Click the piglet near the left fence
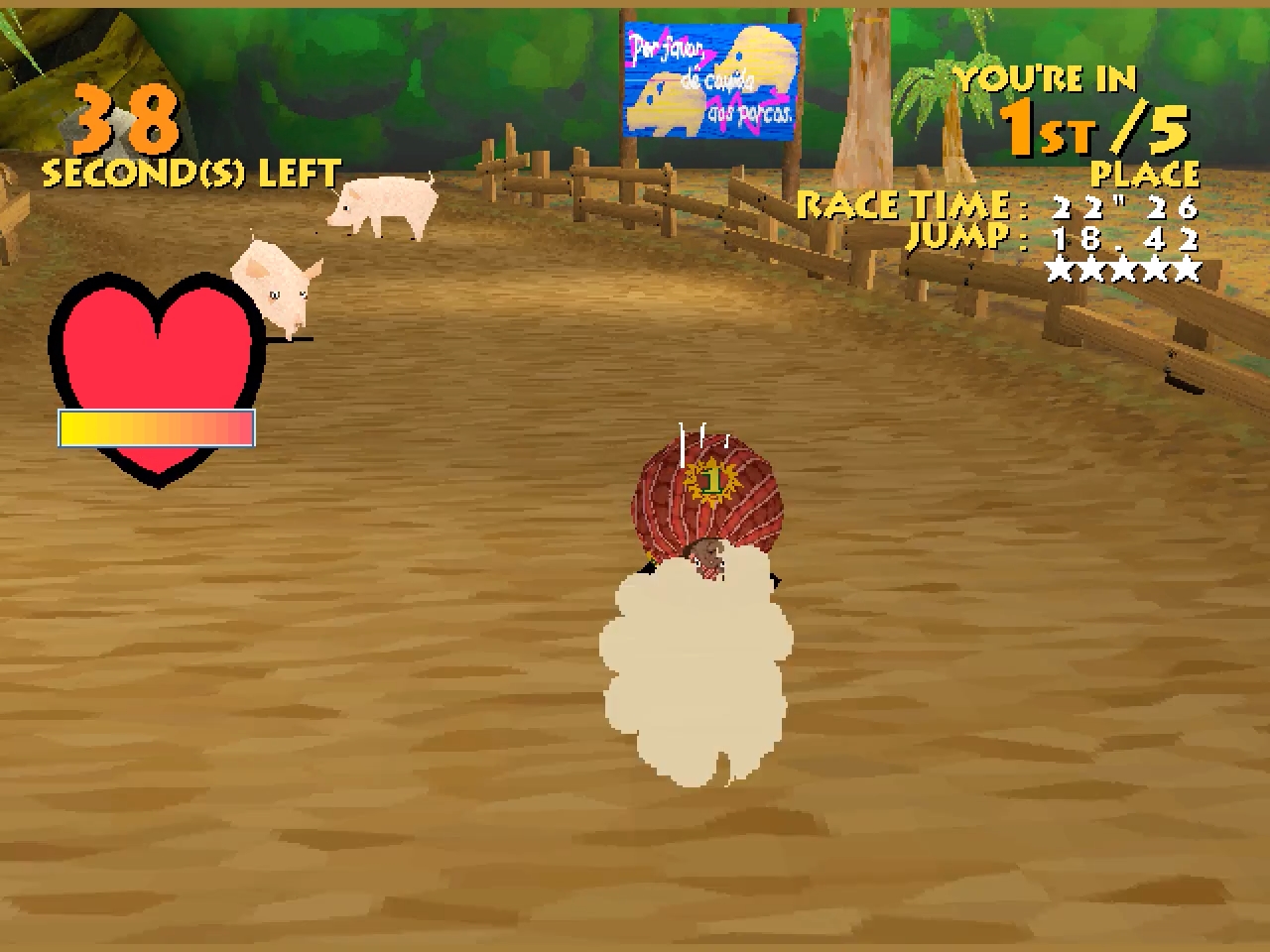The height and width of the screenshot is (952, 1270). [278, 283]
